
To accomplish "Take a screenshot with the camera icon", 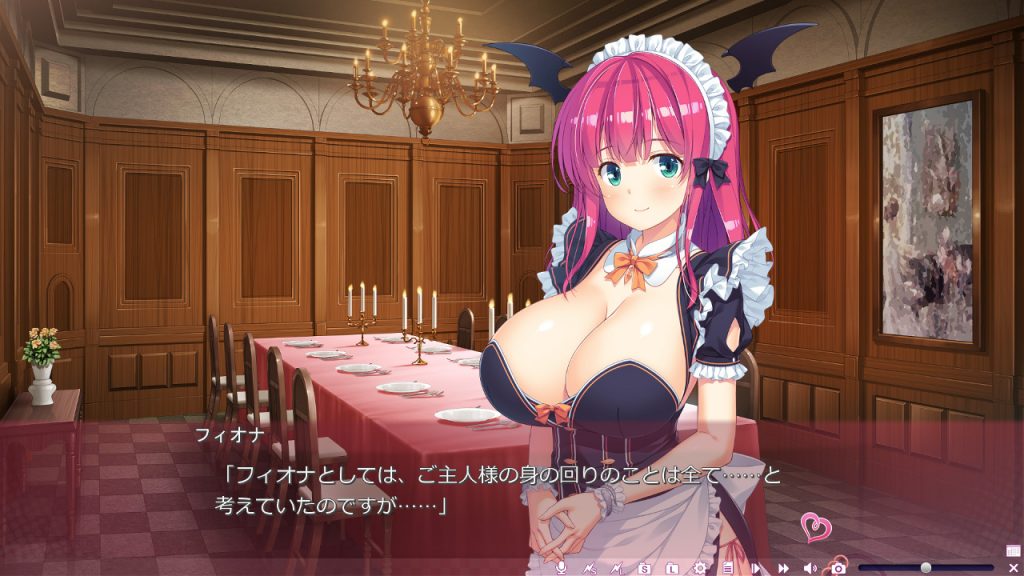I will 838,568.
